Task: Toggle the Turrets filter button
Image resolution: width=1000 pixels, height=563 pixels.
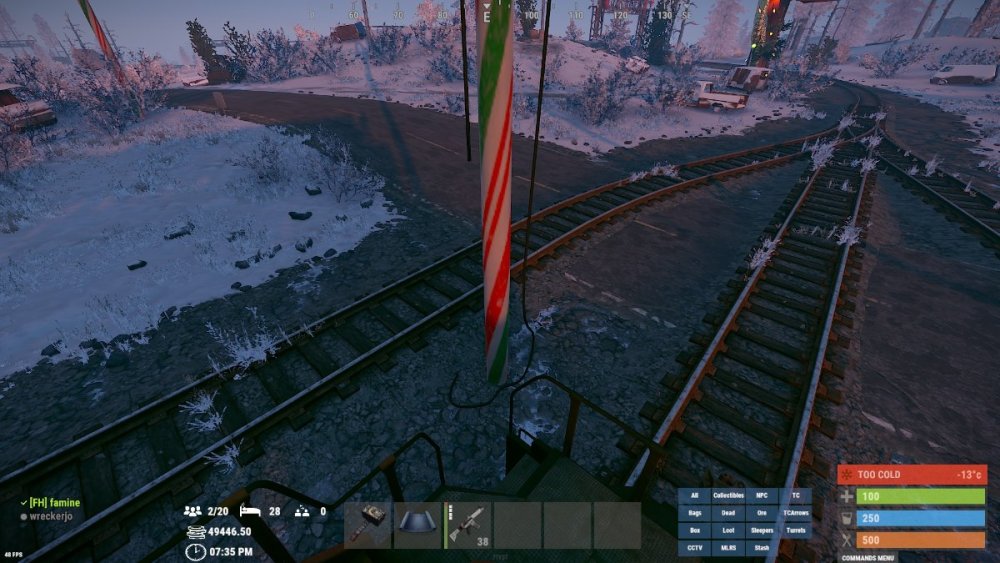Action: point(796,530)
